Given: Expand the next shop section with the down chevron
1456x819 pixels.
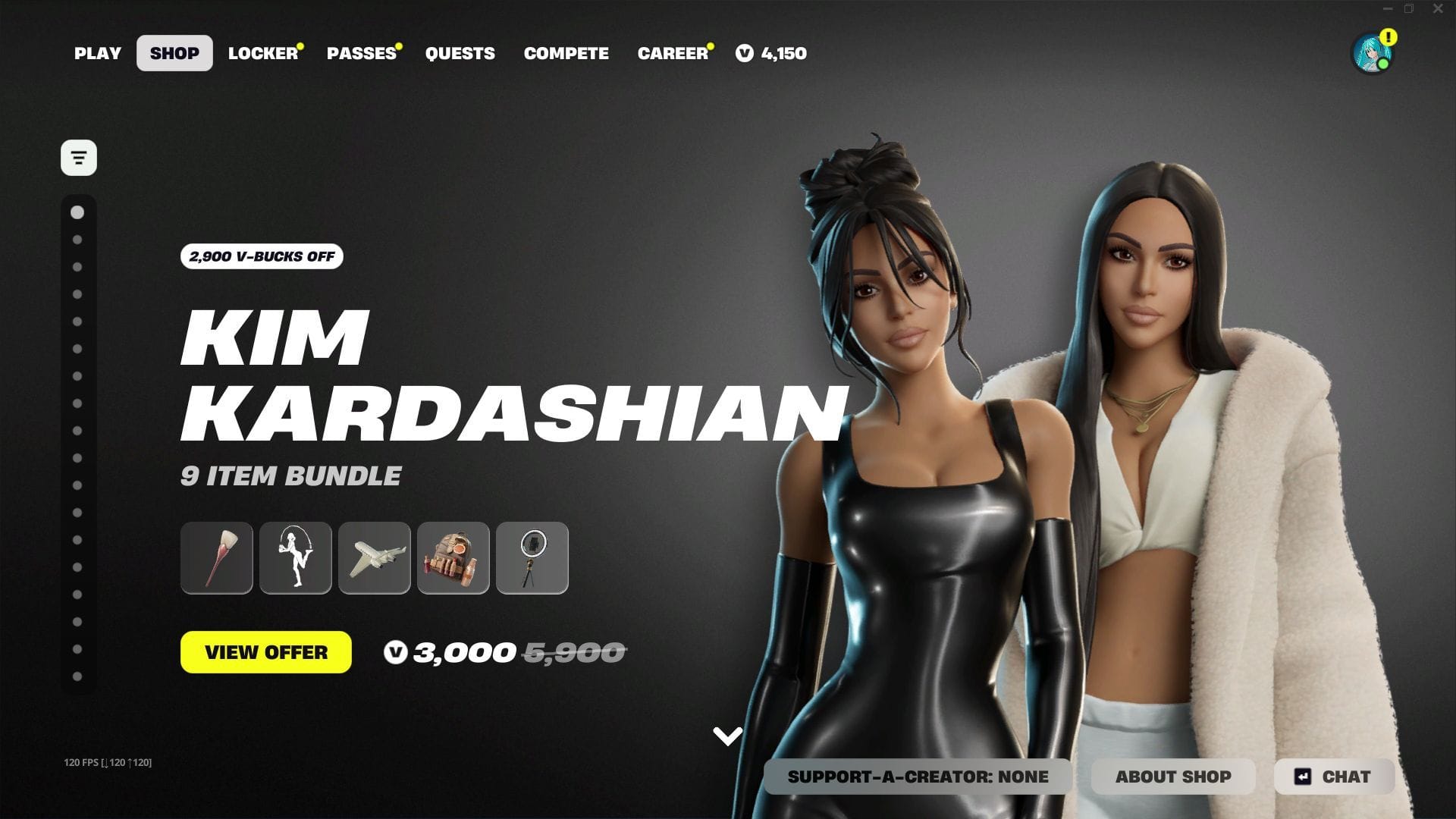Looking at the screenshot, I should click(x=727, y=734).
